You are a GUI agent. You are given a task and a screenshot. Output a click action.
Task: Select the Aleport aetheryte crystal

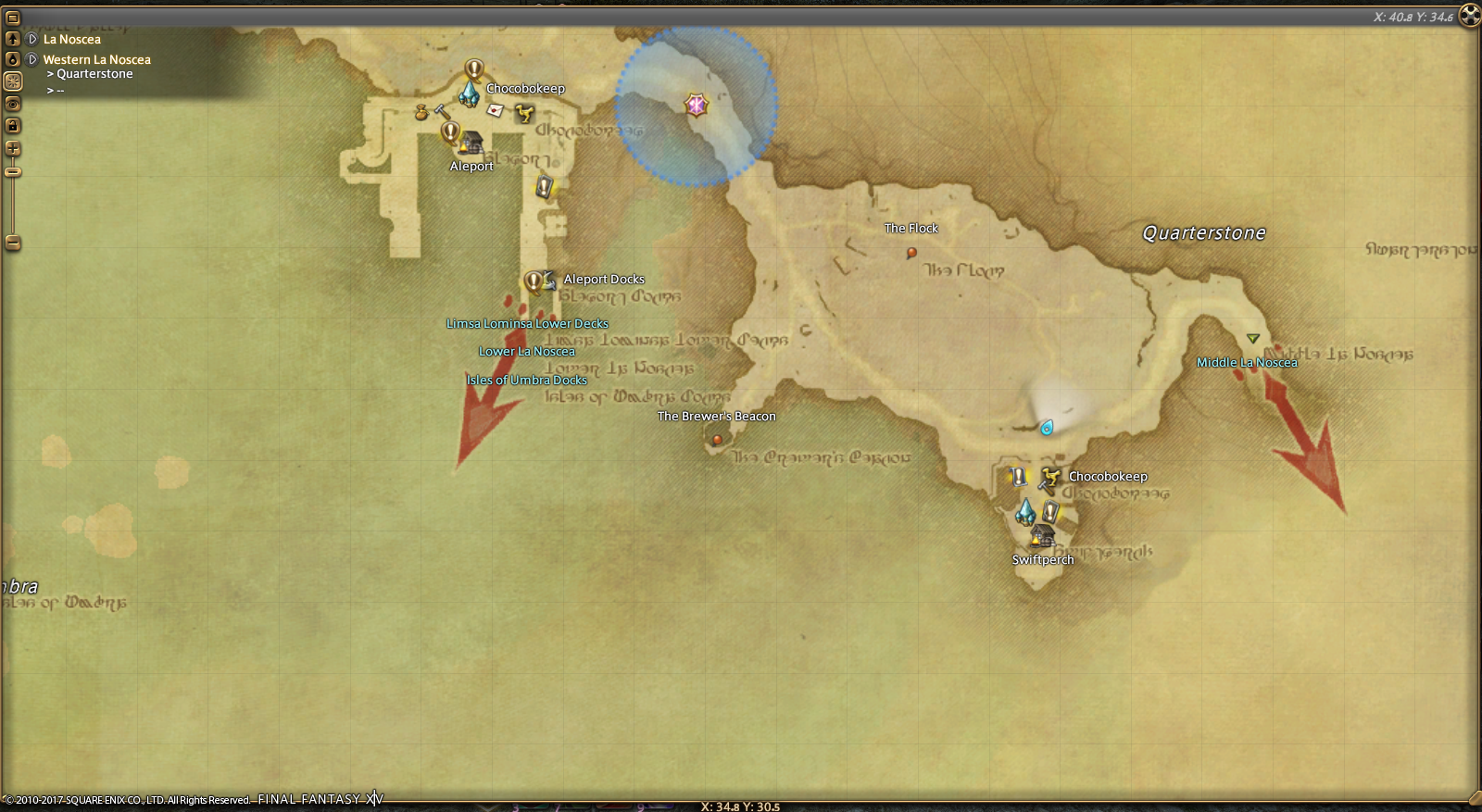pyautogui.click(x=470, y=94)
